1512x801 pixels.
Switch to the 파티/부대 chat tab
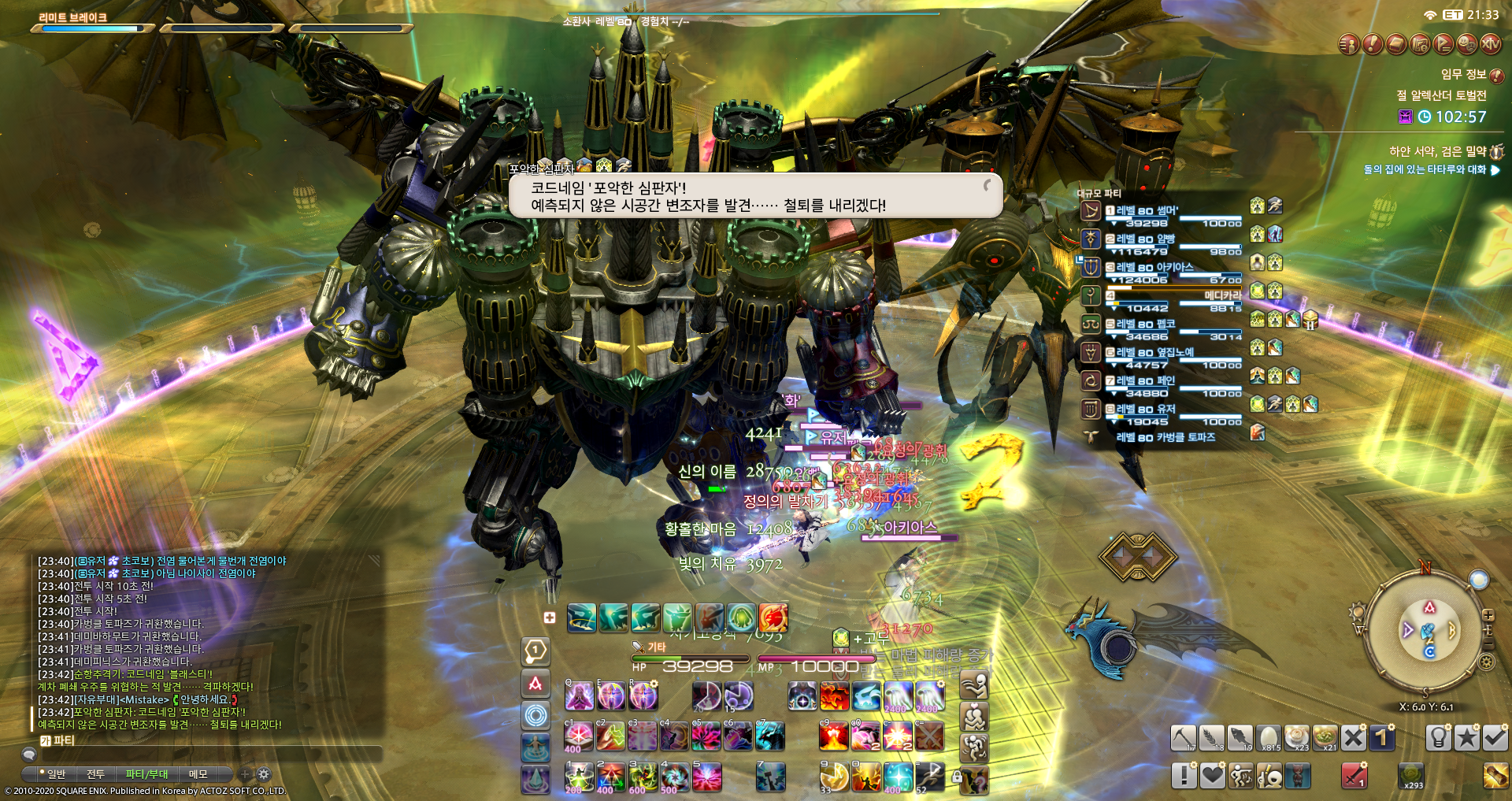coord(146,774)
